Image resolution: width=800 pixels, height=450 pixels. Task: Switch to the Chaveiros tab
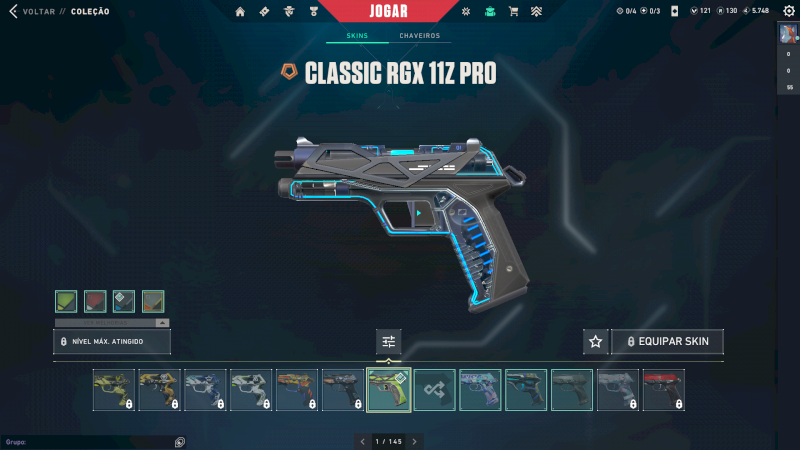click(x=420, y=36)
